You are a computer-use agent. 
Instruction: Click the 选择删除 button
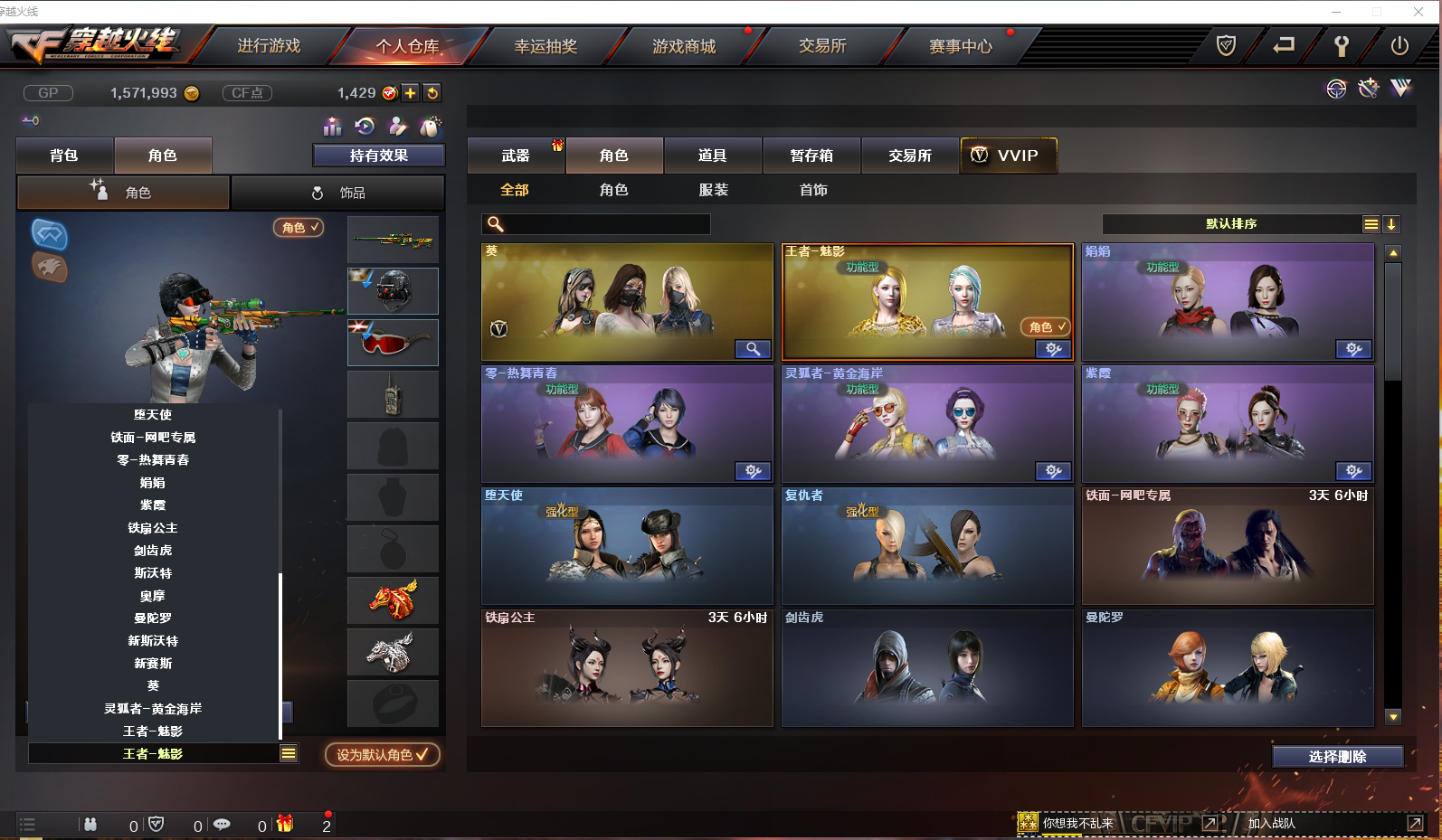(1338, 757)
